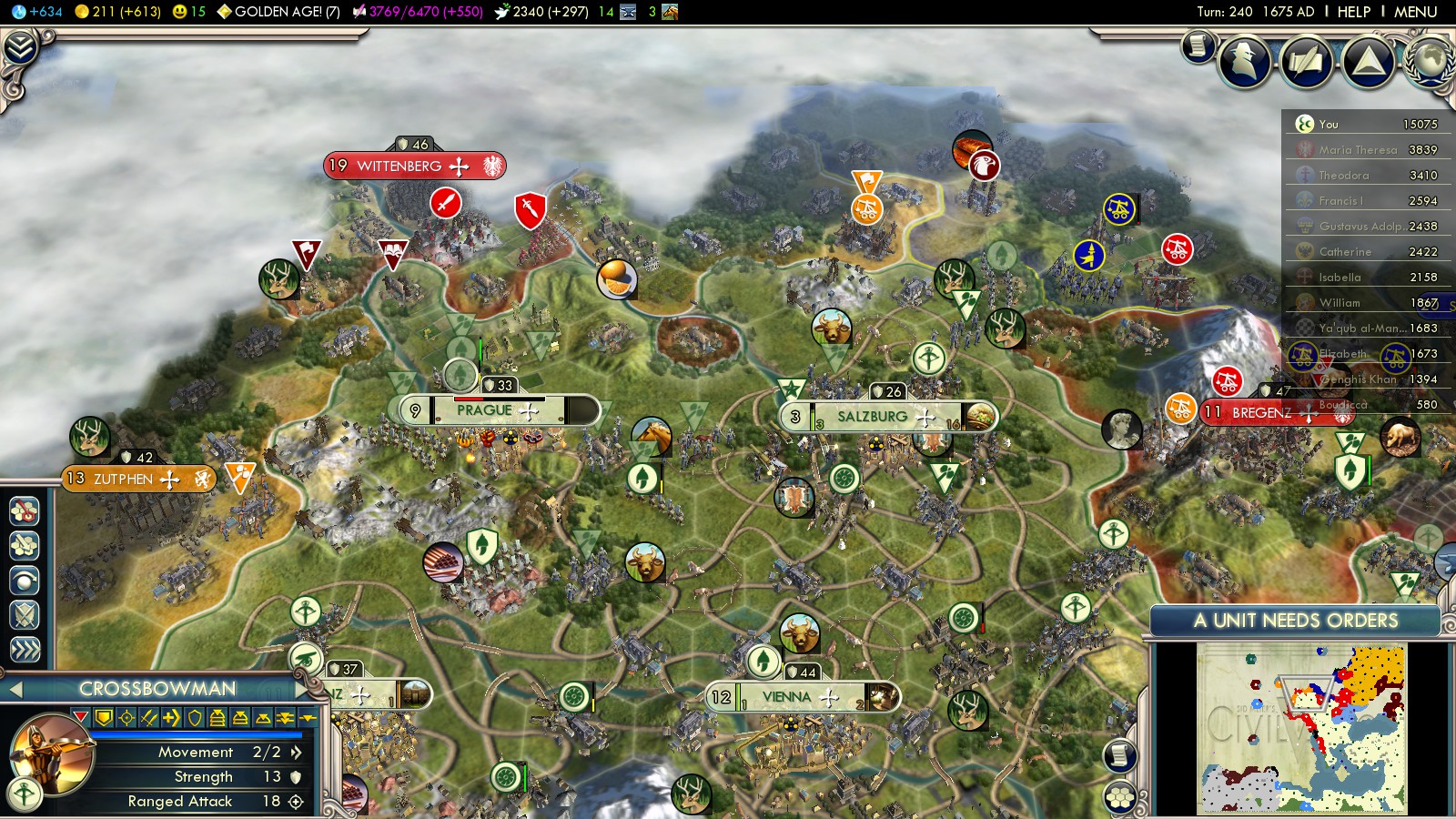Image resolution: width=1456 pixels, height=819 pixels.
Task: Click on the world minimap
Action: (x=1301, y=728)
